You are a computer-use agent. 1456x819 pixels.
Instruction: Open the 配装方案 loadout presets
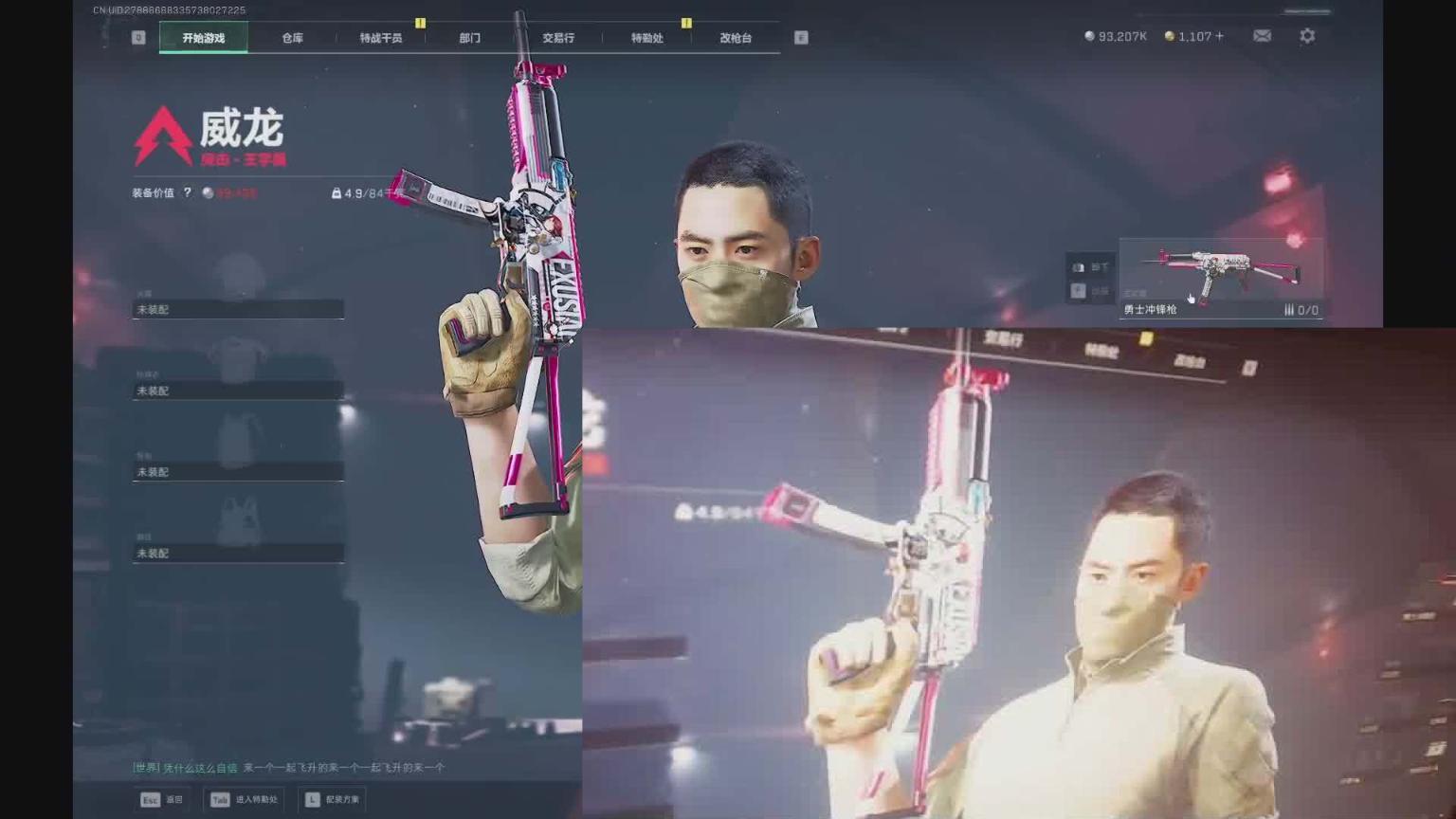point(333,799)
